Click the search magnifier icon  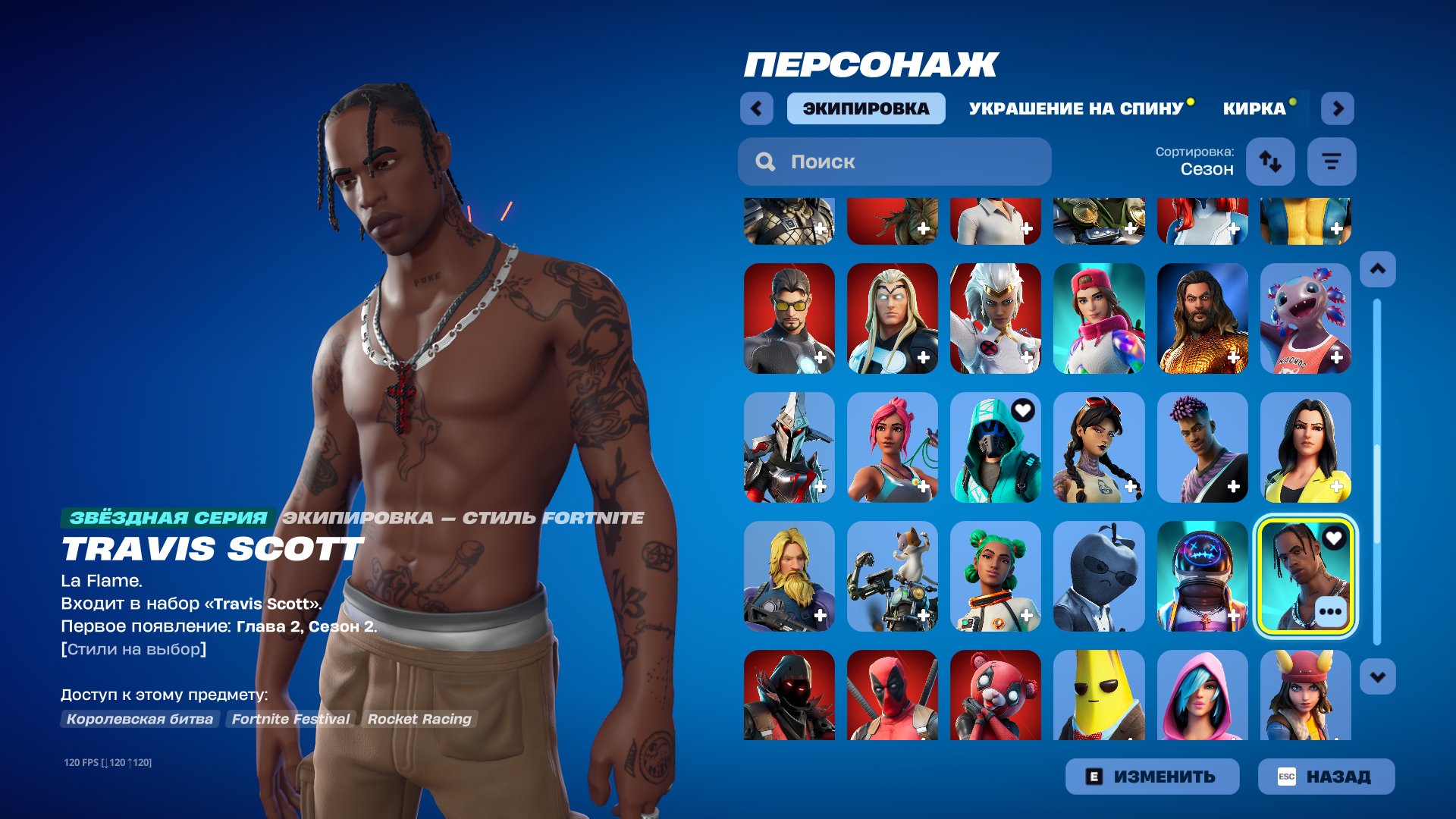766,162
